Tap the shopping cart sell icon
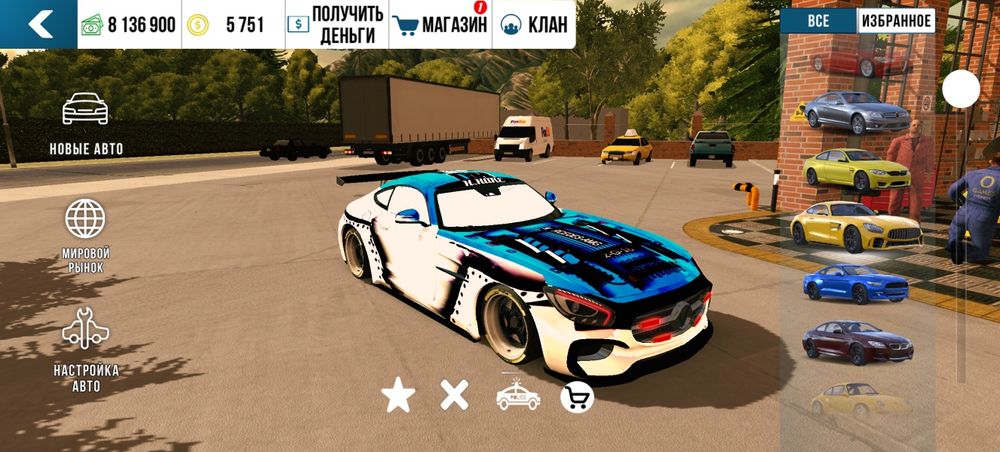 point(577,397)
